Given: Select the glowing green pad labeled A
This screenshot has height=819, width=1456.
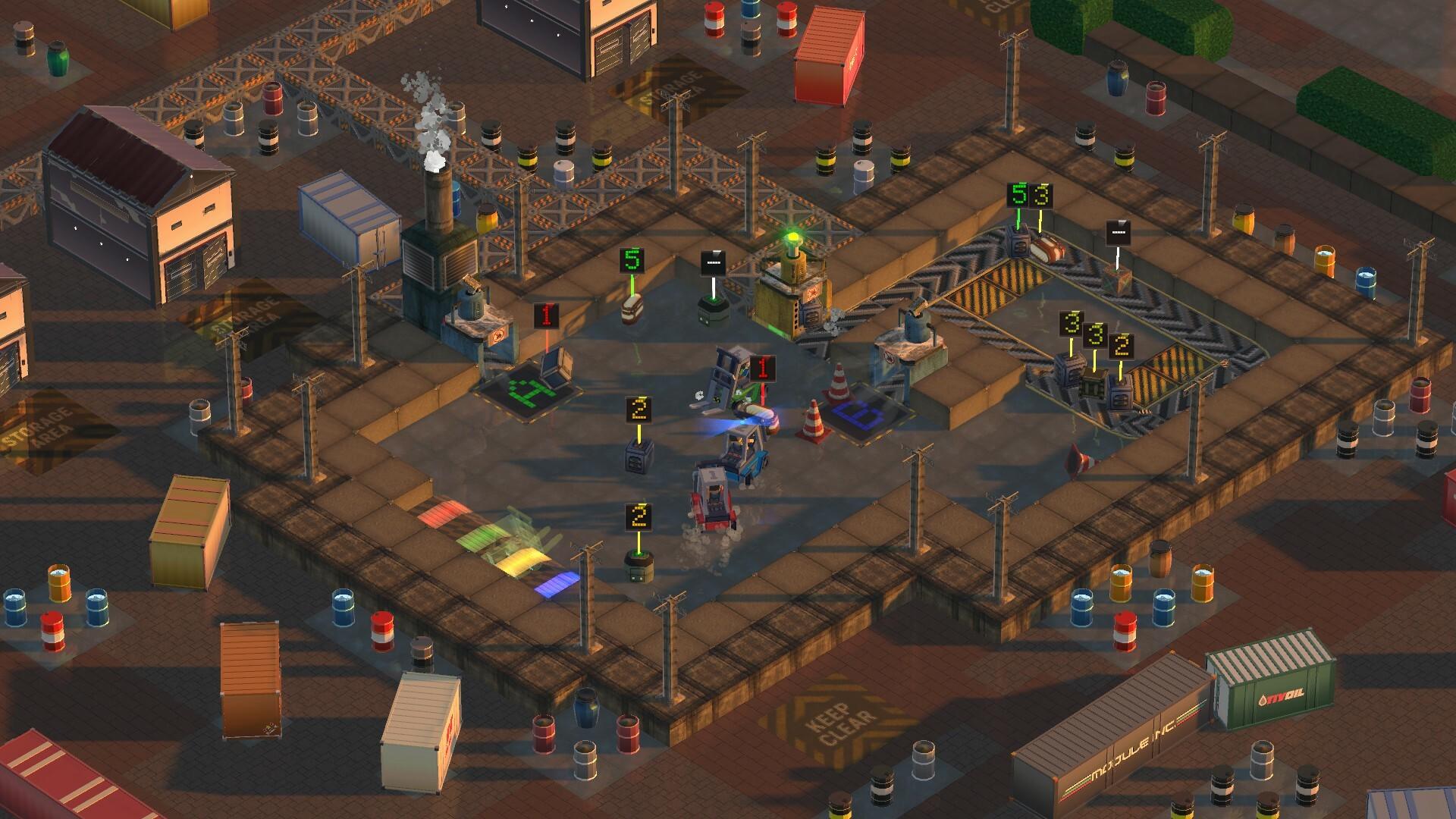Looking at the screenshot, I should coord(531,391).
